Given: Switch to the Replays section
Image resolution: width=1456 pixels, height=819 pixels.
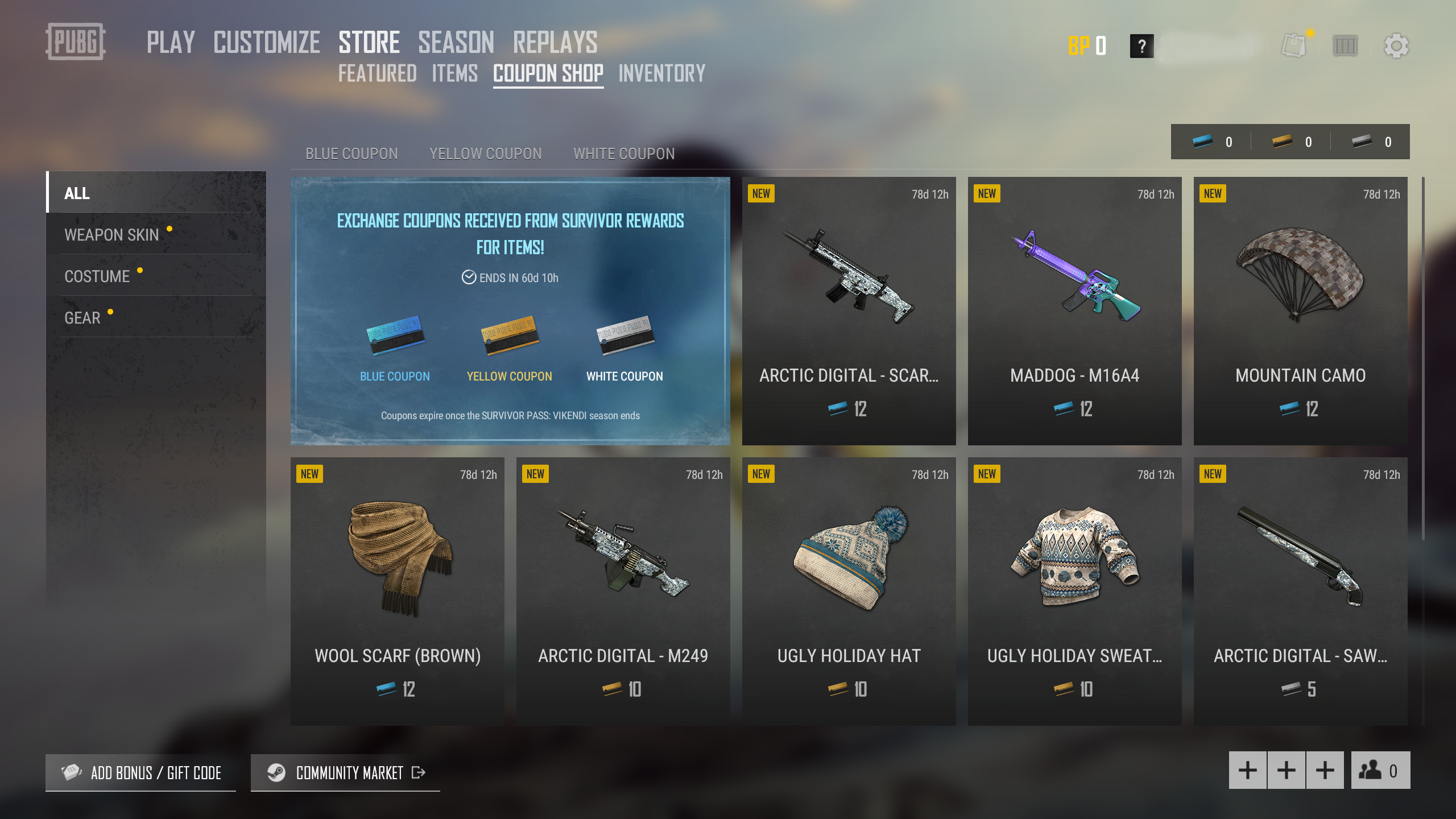Looking at the screenshot, I should point(555,43).
